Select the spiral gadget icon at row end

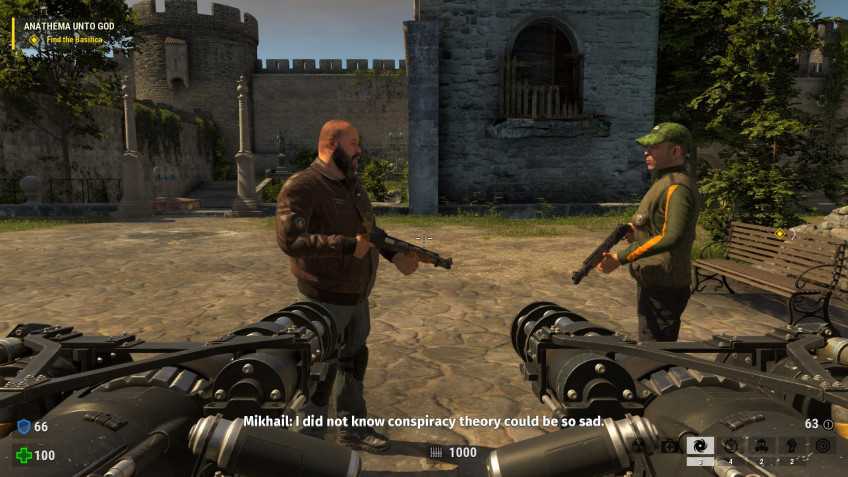823,446
